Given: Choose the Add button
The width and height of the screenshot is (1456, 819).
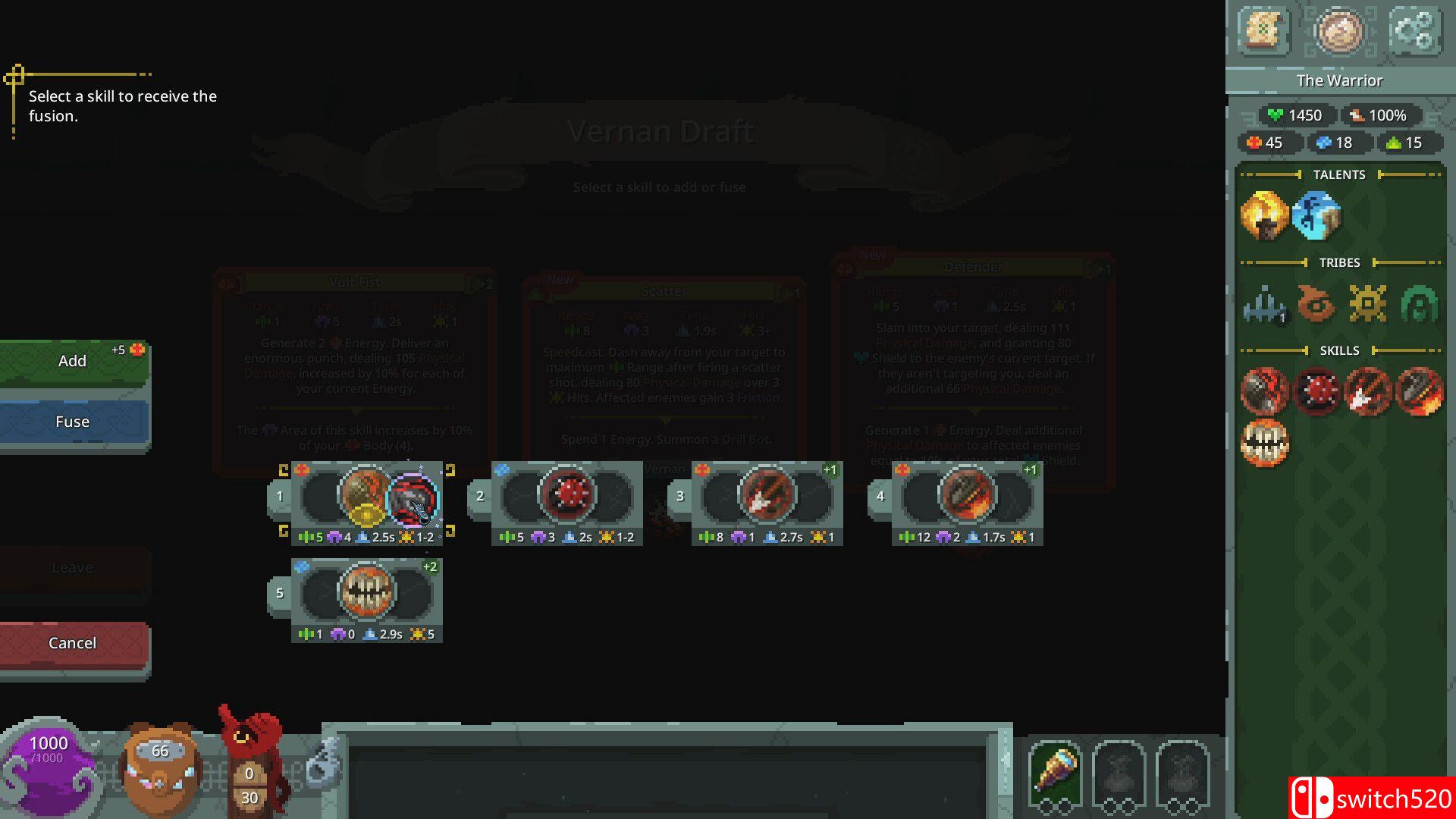Looking at the screenshot, I should point(73,361).
